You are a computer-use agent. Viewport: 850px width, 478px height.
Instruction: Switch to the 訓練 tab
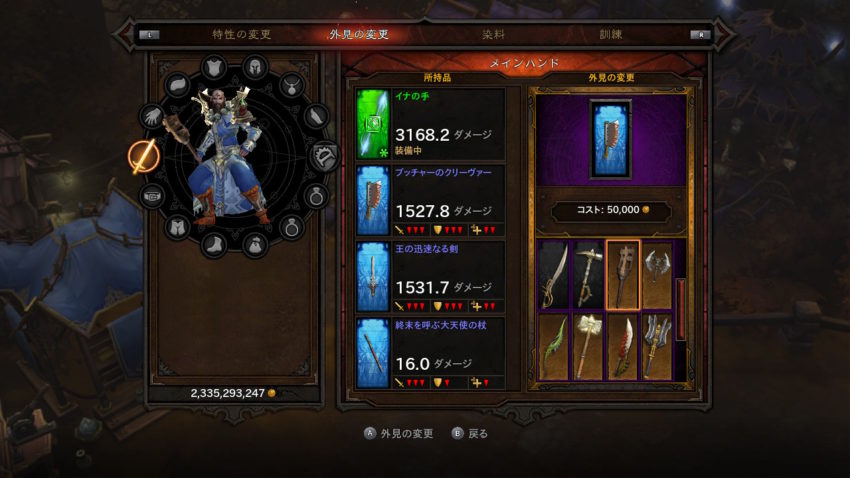pos(610,34)
